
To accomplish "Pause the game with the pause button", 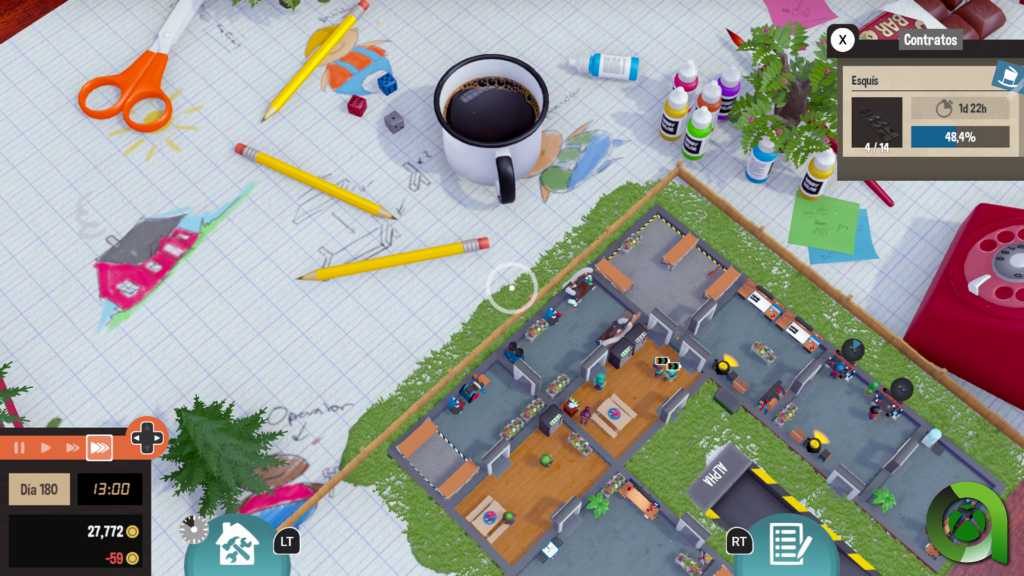I will click(18, 447).
